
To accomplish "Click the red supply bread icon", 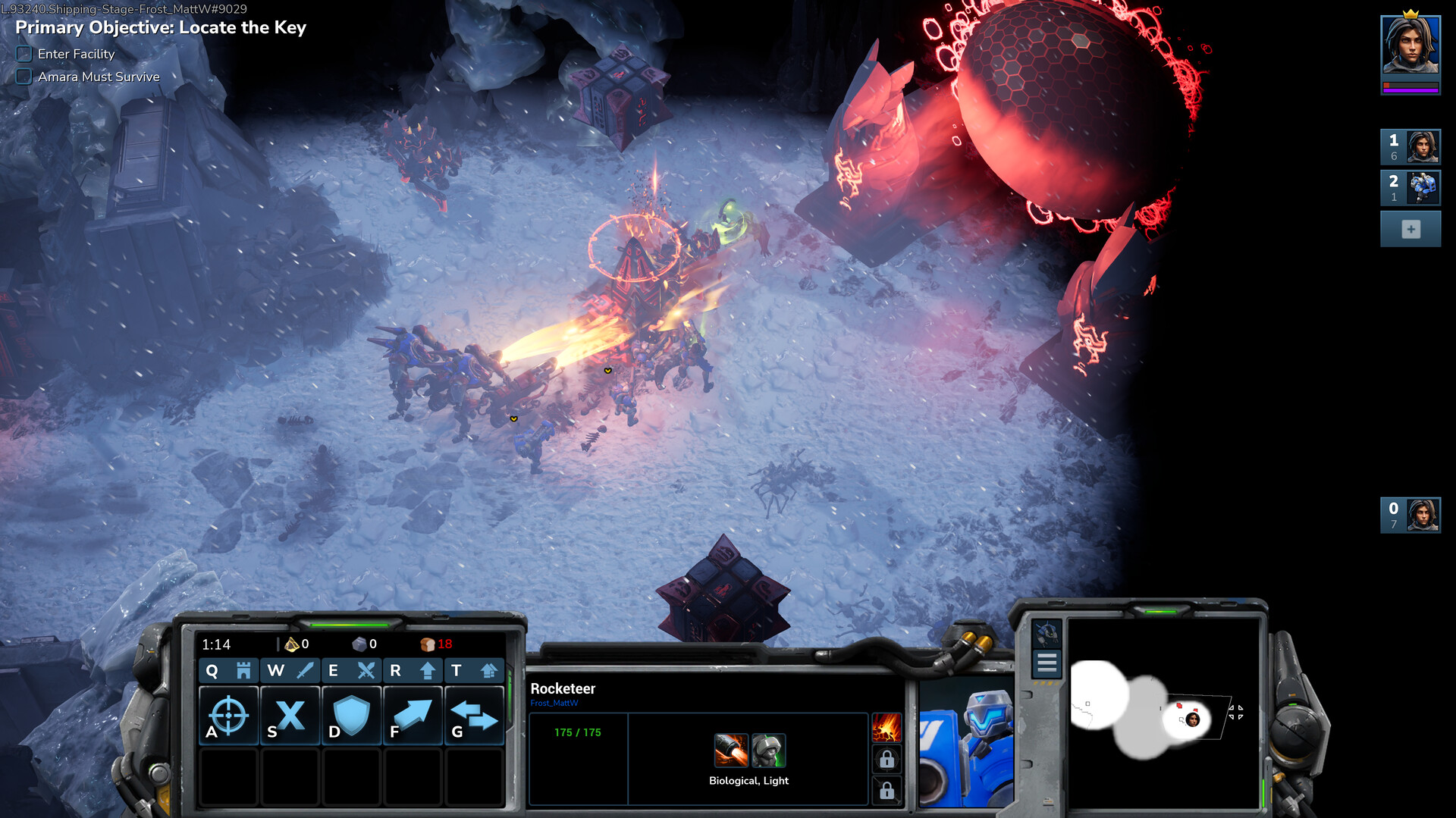I will coord(428,644).
